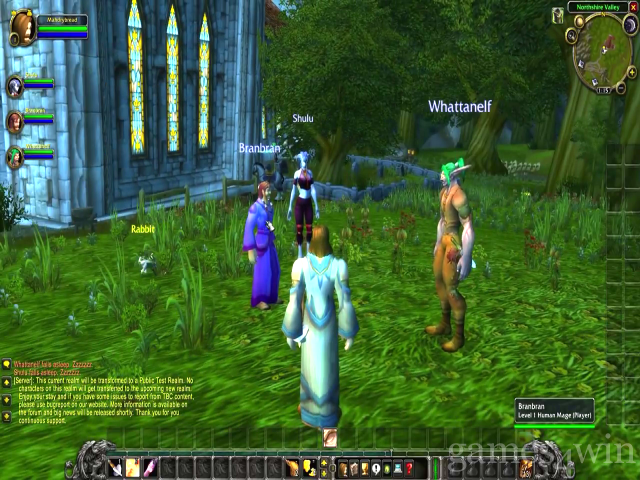640x480 pixels.
Task: Target party member Shulu's portrait
Action: tap(15, 88)
